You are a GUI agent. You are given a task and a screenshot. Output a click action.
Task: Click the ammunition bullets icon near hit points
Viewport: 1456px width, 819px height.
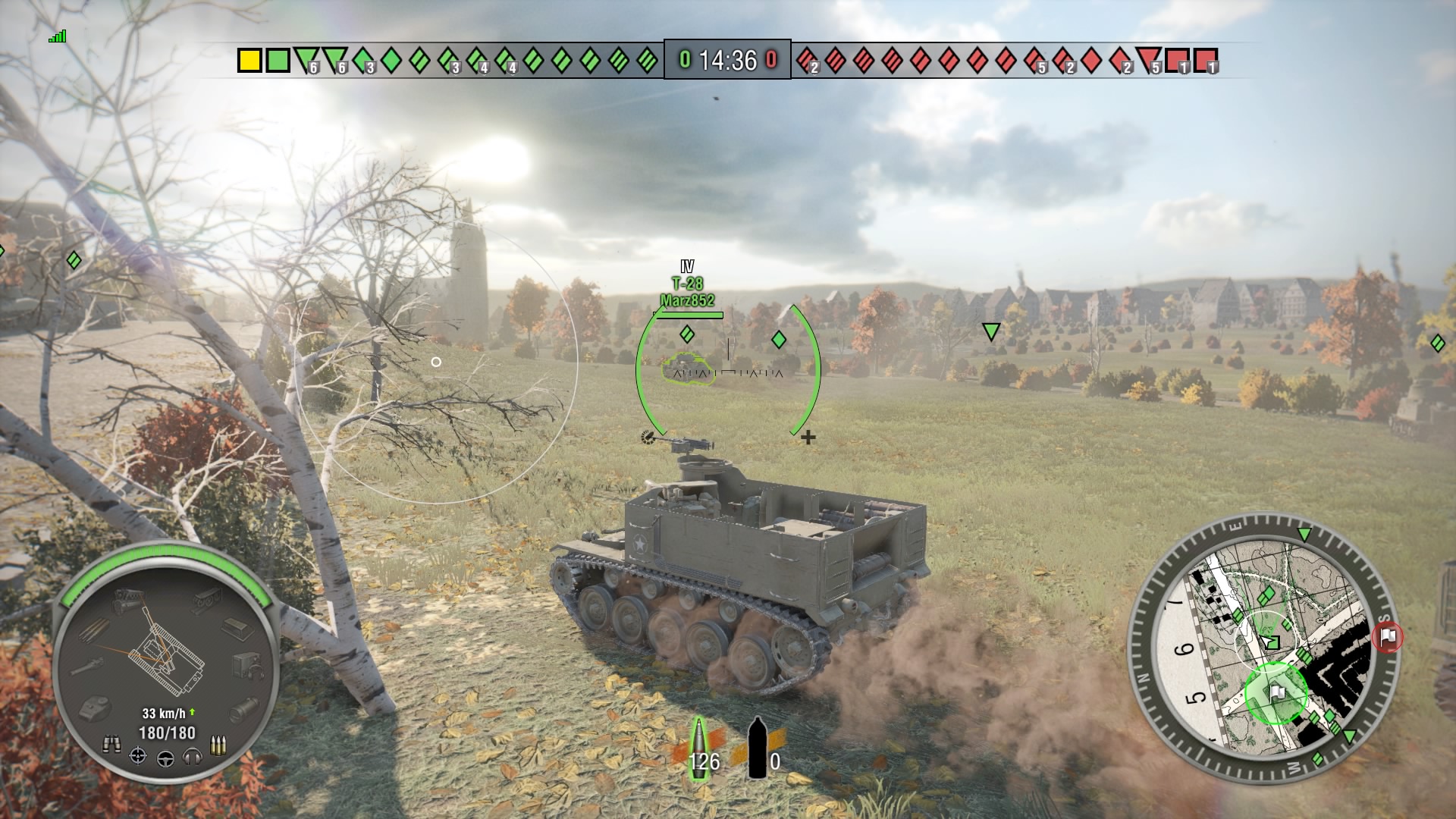click(x=218, y=745)
